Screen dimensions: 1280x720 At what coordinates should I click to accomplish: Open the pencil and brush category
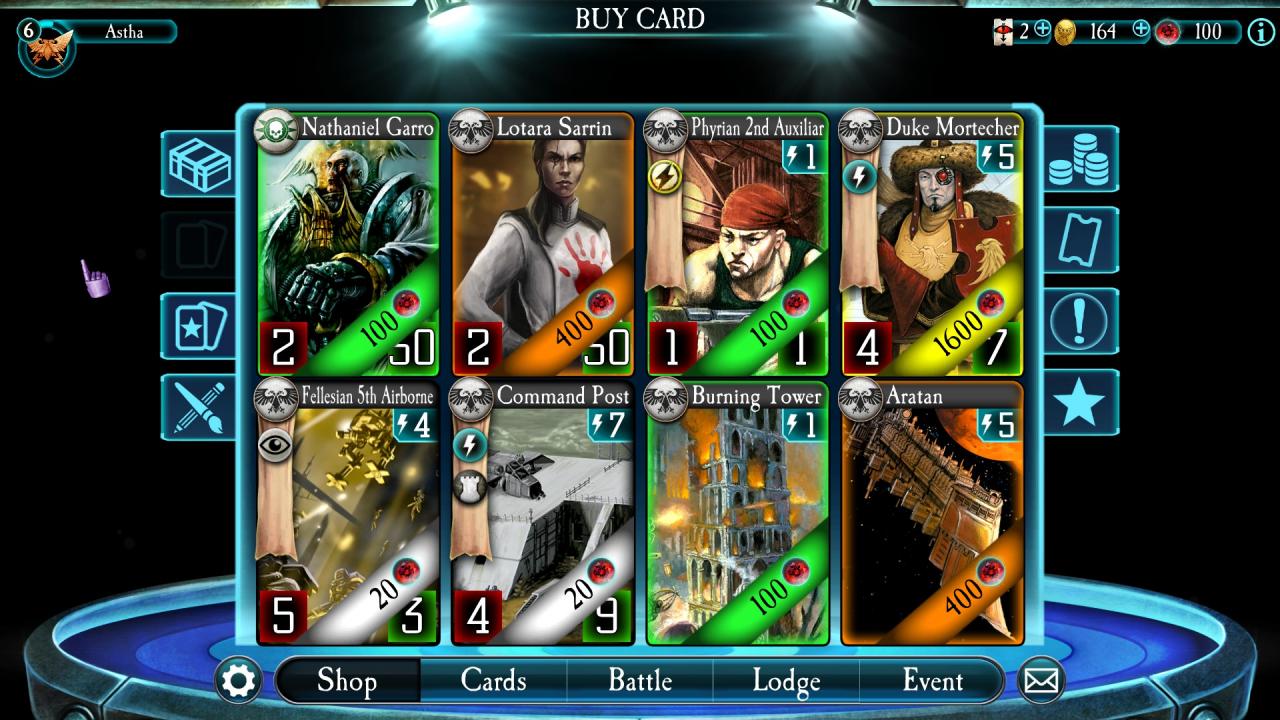pos(199,407)
